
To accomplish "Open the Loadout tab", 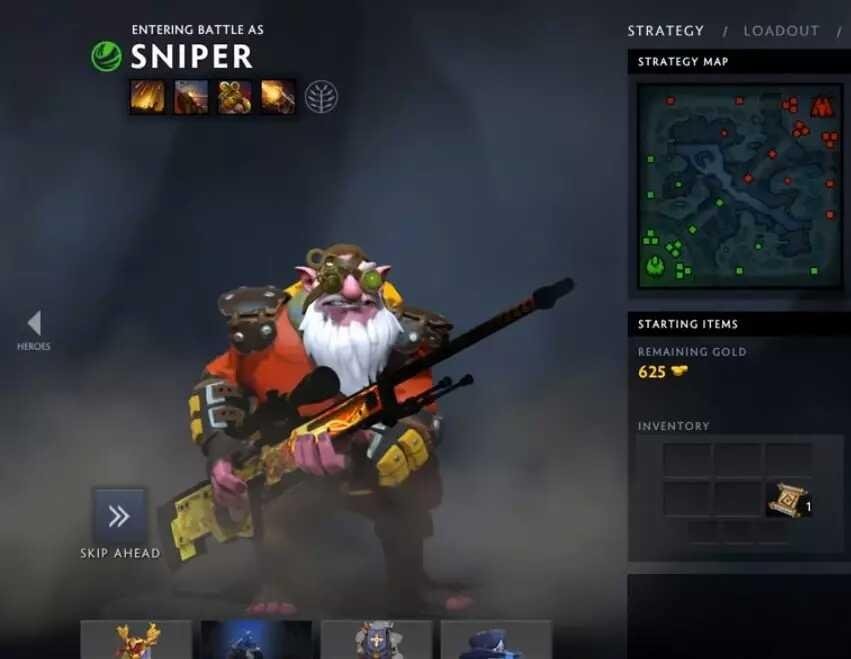I will (781, 31).
